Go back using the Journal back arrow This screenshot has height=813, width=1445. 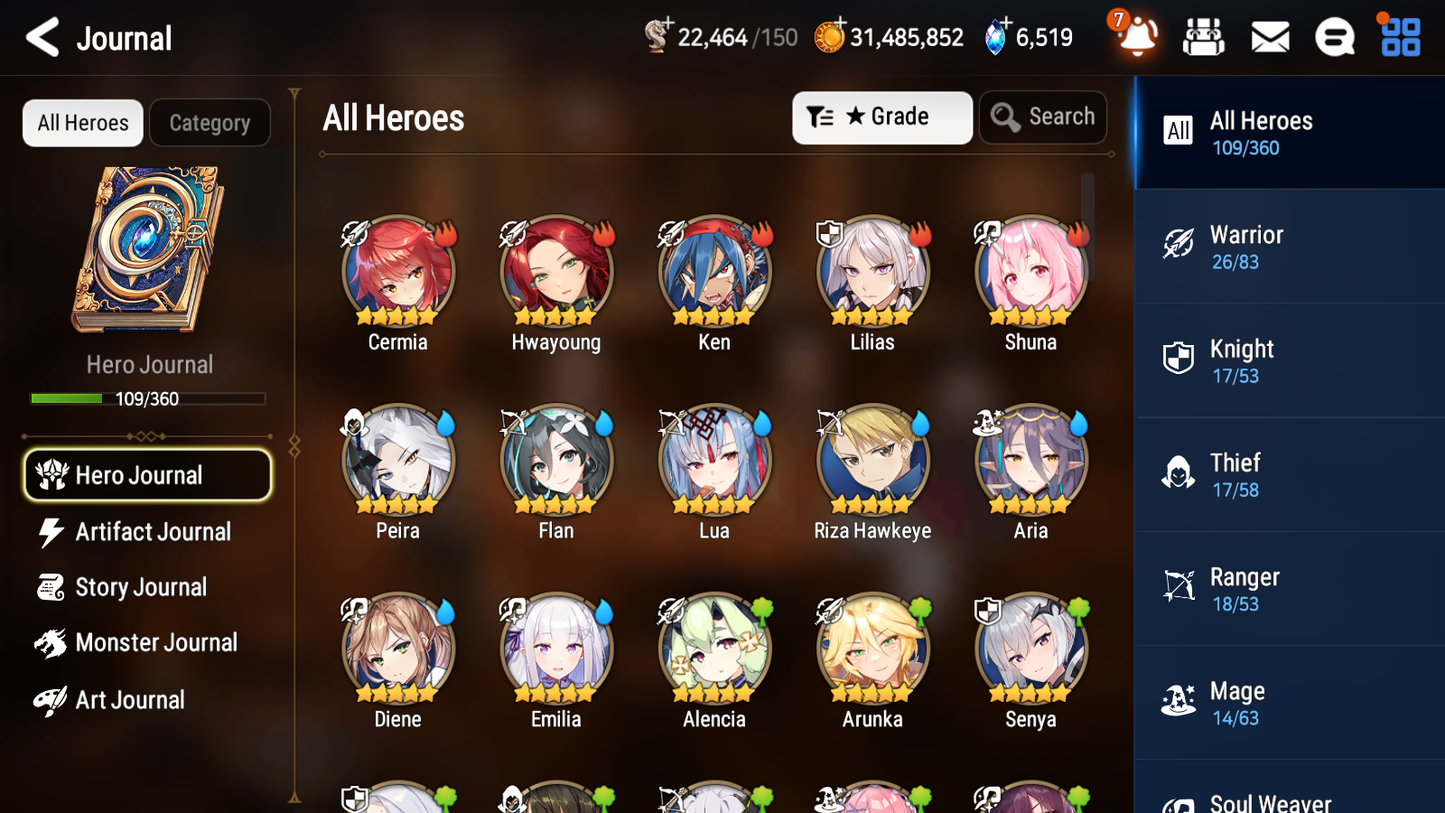click(x=42, y=37)
